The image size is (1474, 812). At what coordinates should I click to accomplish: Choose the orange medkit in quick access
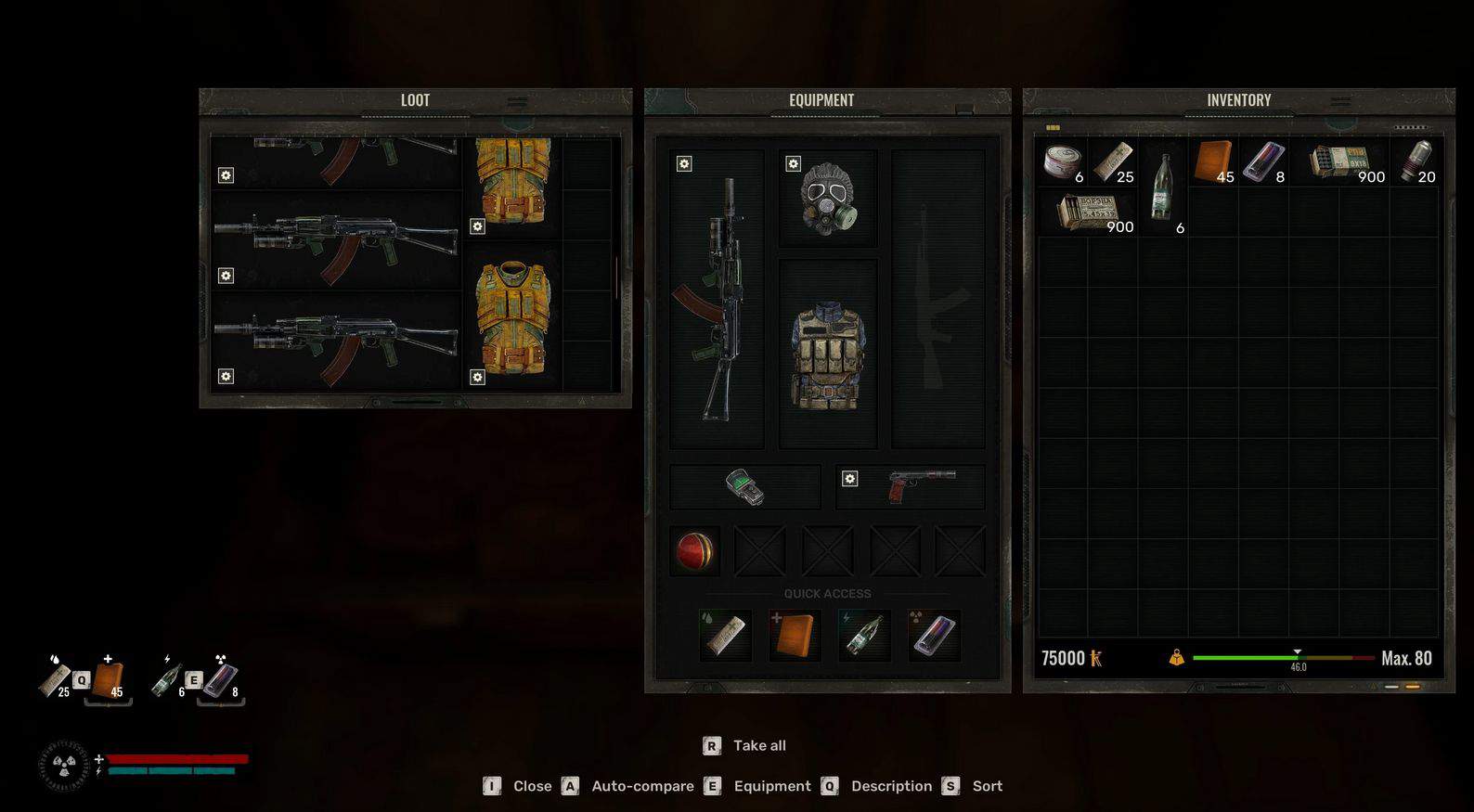(x=795, y=635)
